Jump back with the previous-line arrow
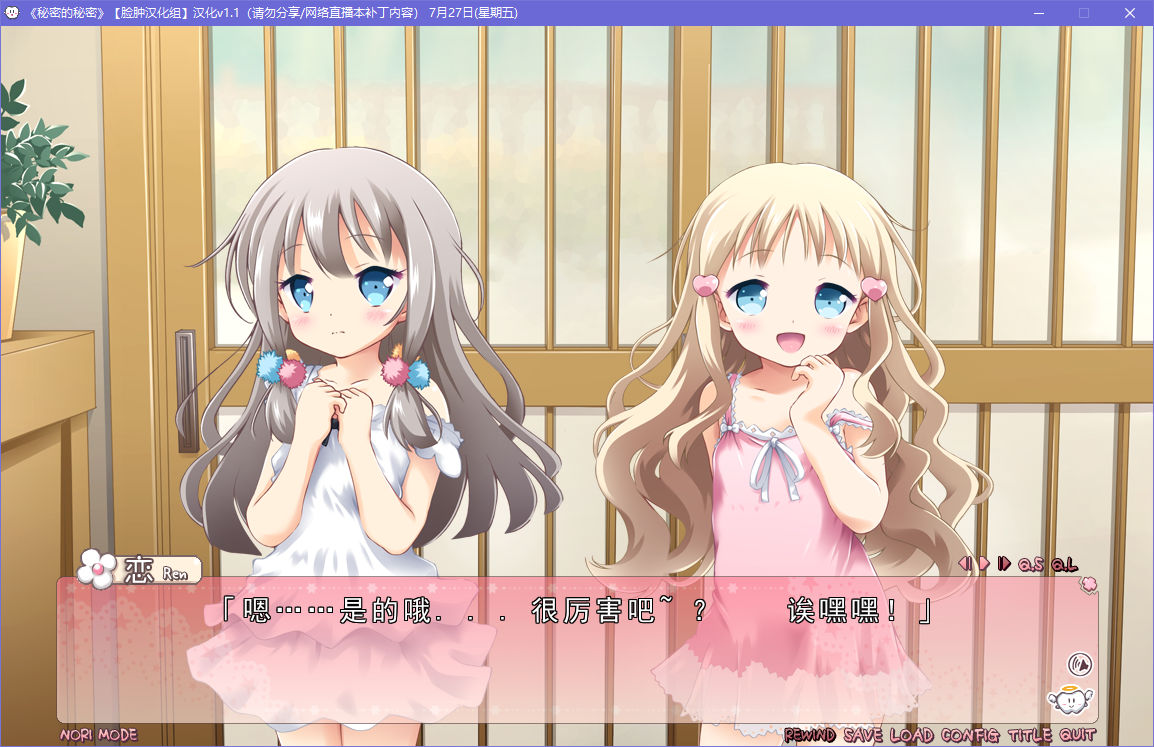This screenshot has width=1154, height=747. [x=965, y=564]
